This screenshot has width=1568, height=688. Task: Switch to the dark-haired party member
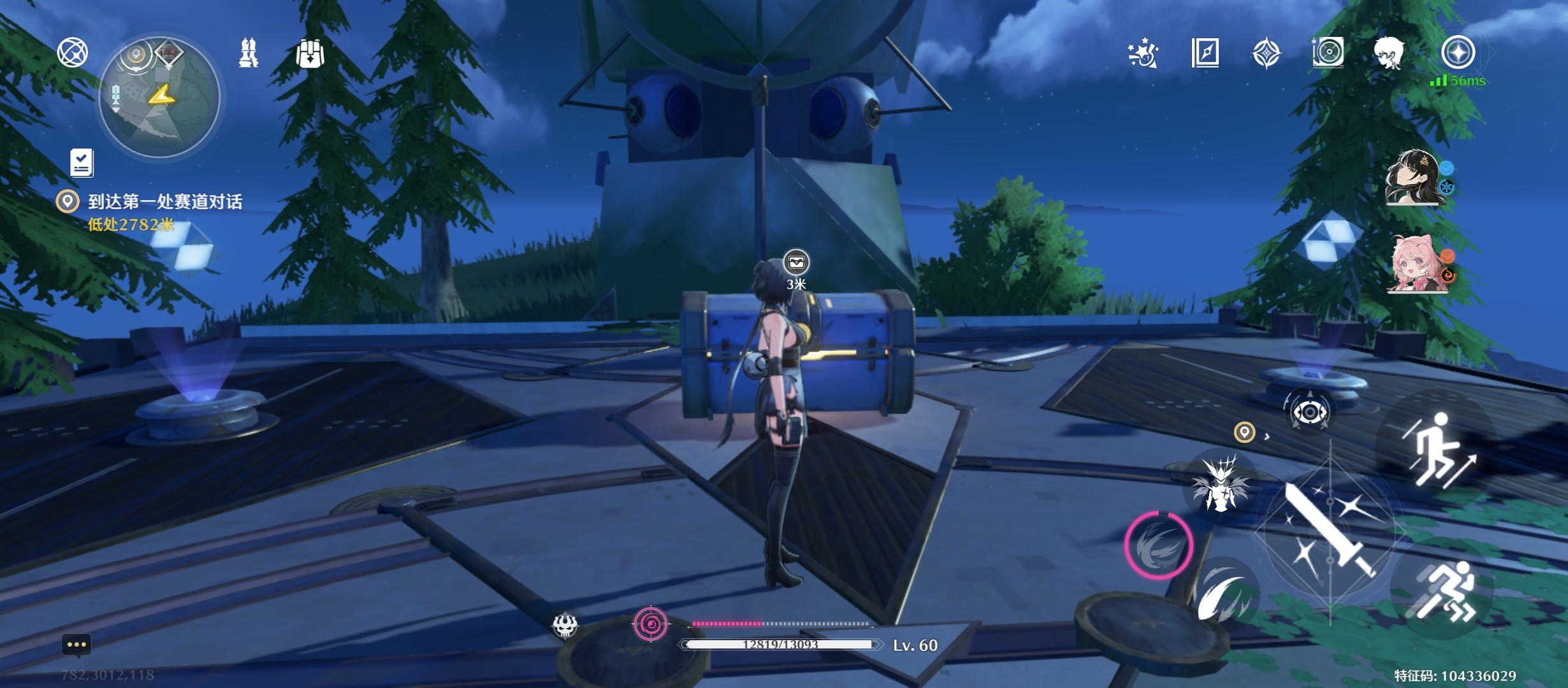click(1414, 178)
